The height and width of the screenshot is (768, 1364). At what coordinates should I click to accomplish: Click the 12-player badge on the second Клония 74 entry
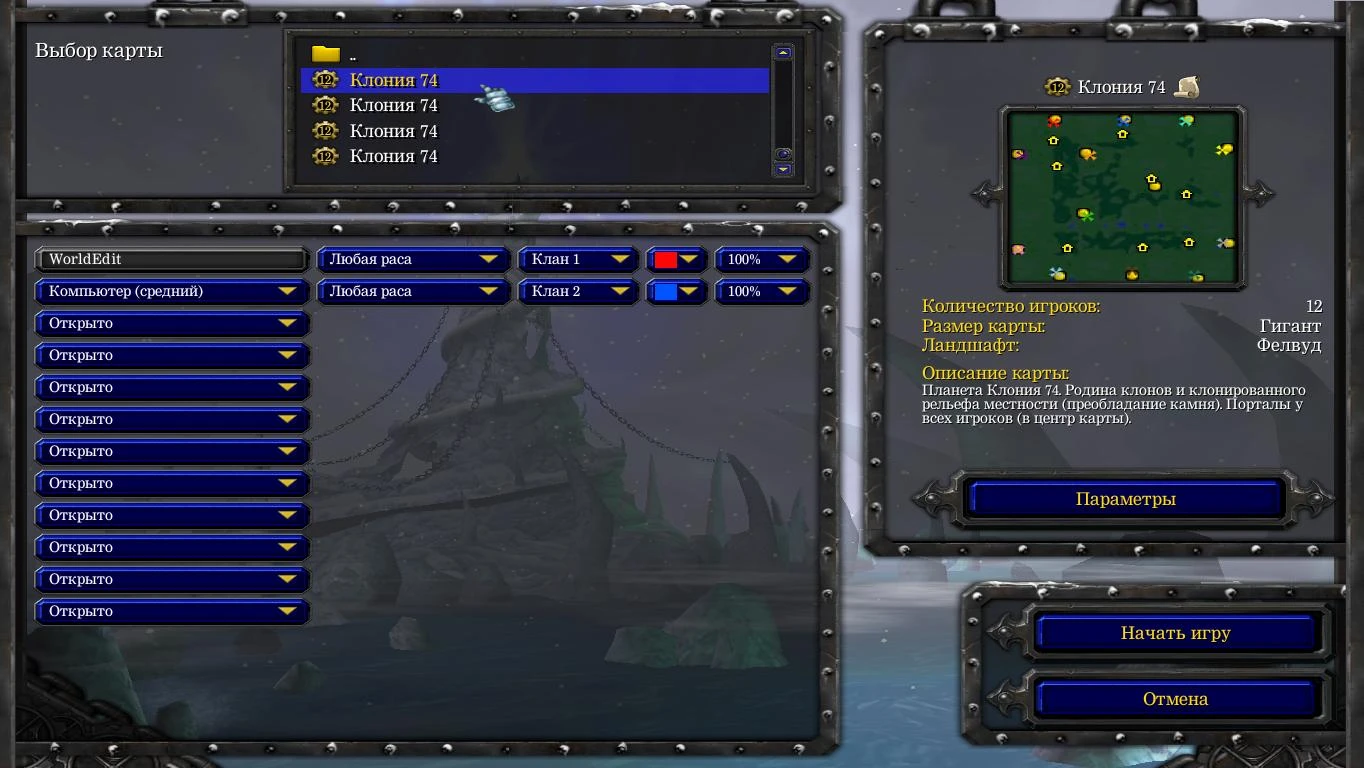tap(324, 105)
